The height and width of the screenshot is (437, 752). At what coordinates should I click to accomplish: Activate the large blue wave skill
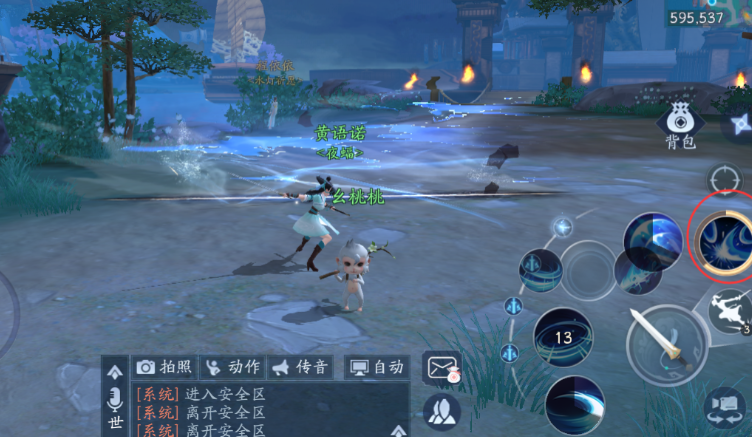tap(652, 241)
